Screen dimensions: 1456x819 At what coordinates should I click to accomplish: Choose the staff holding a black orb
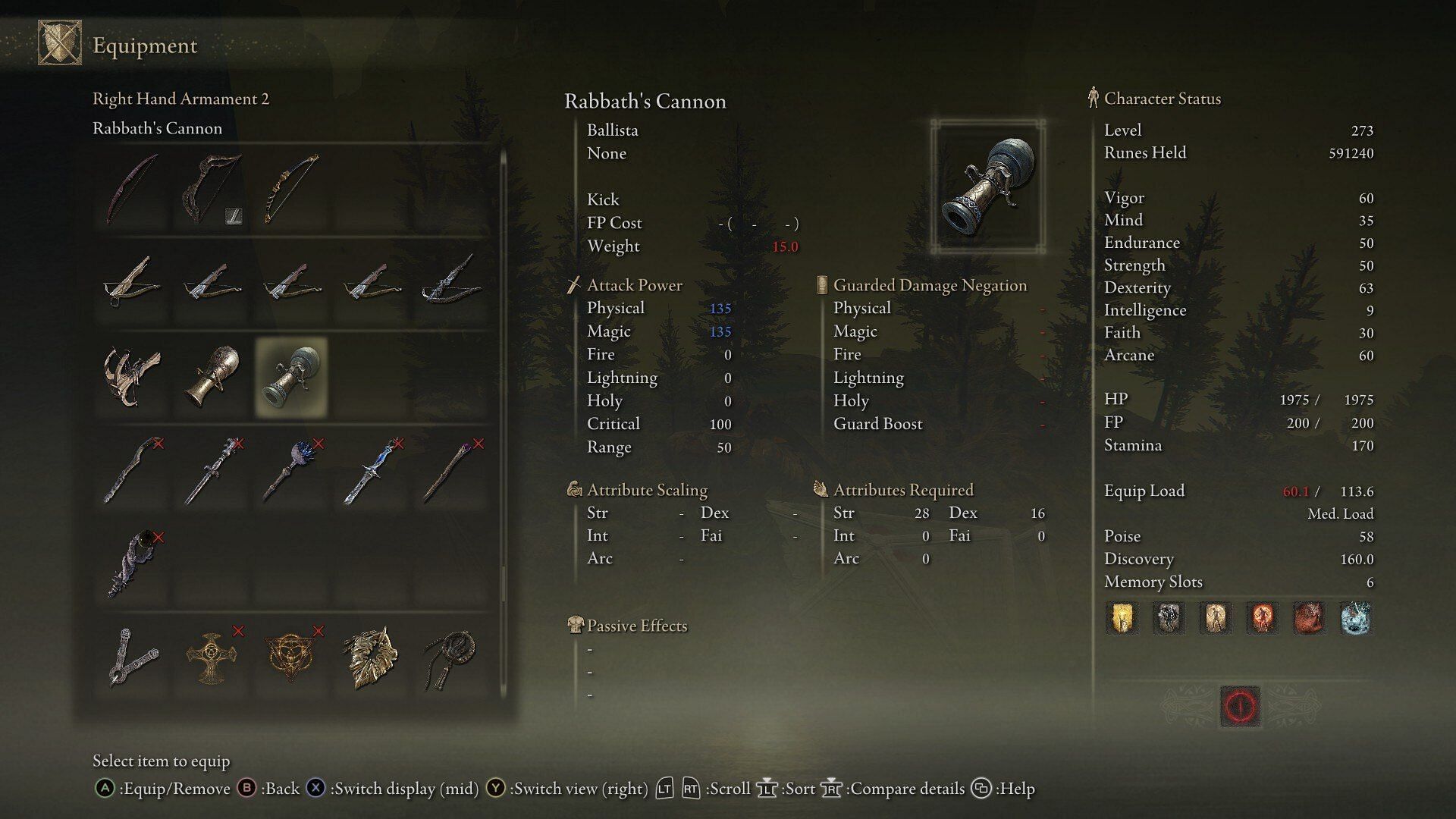click(x=133, y=565)
